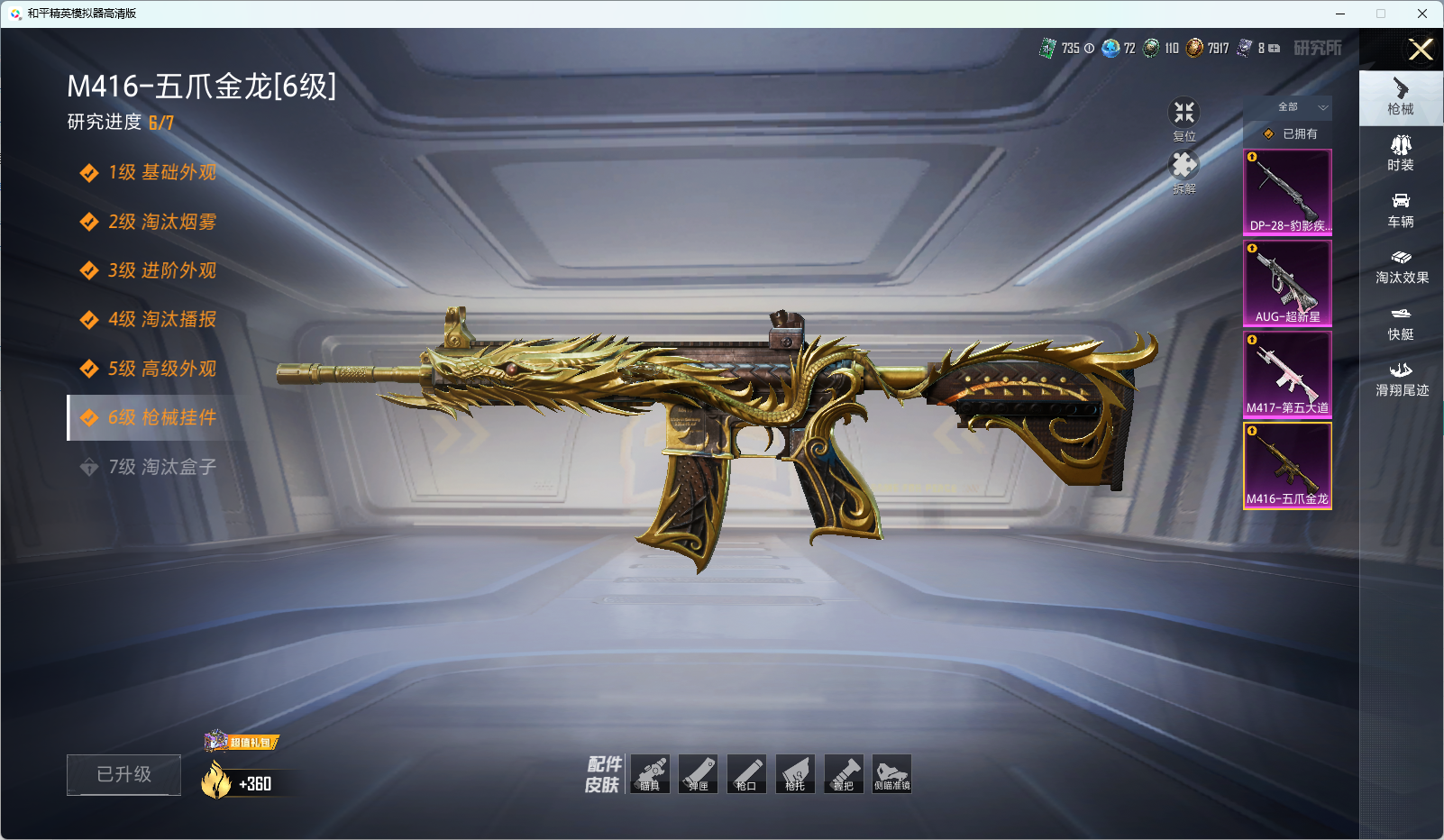The image size is (1444, 840).
Task: Select level 1 基础外观
Action: 162,172
